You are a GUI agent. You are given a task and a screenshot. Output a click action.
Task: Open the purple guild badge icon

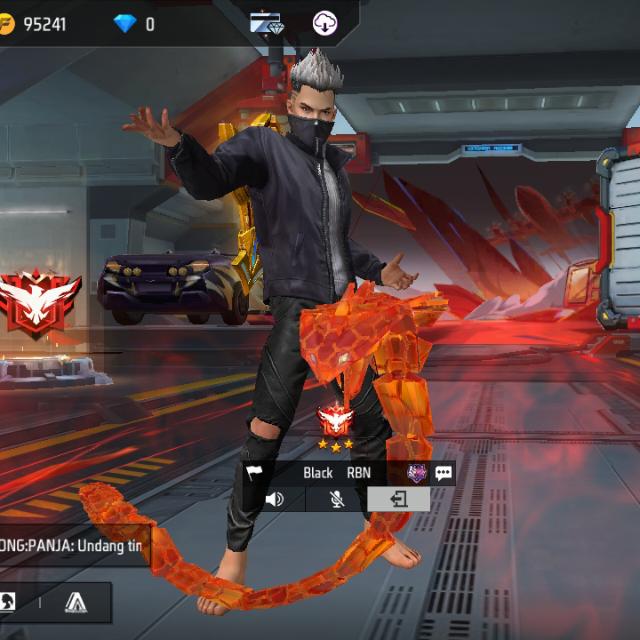pos(416,473)
